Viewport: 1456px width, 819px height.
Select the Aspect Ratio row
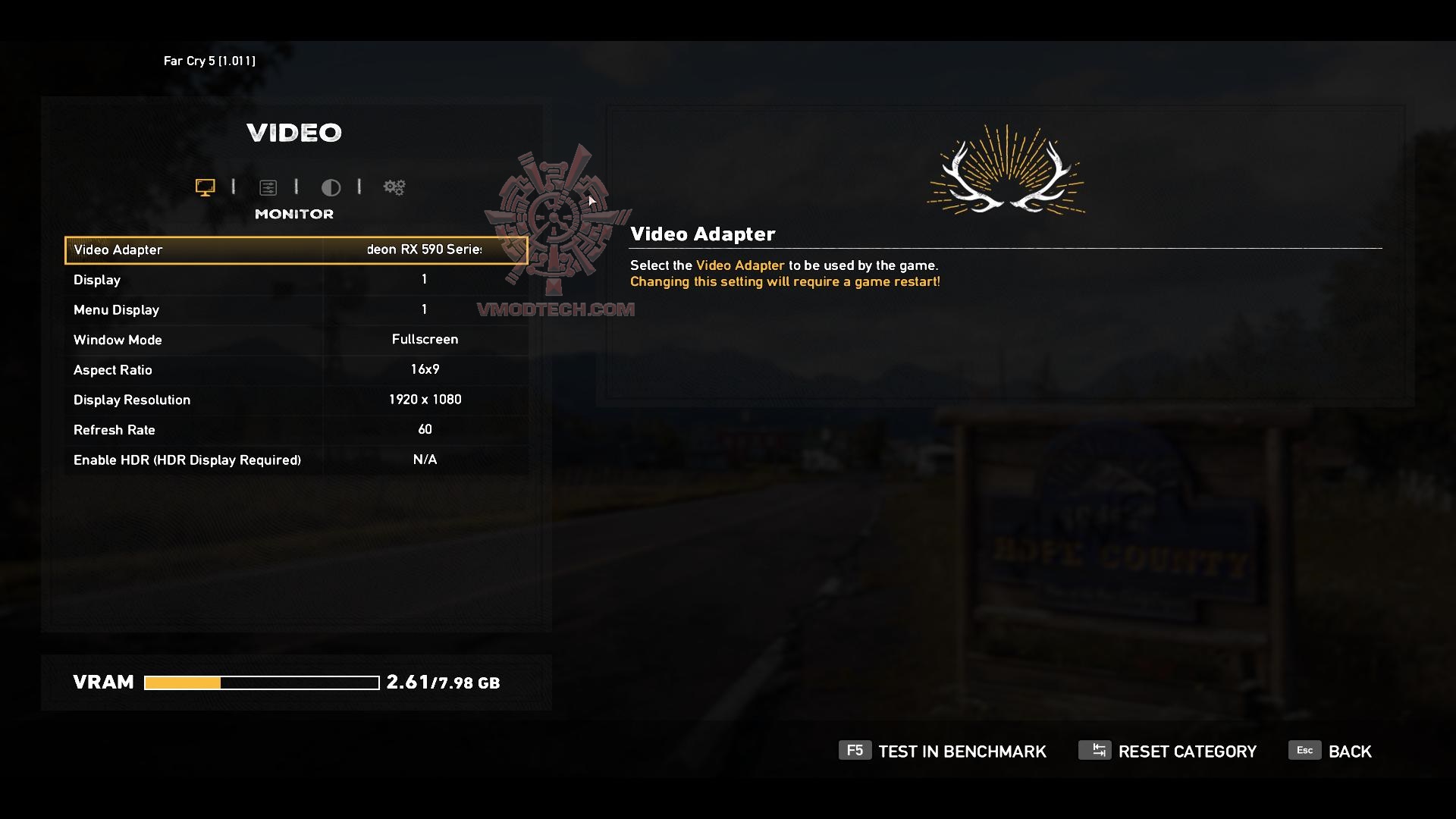pyautogui.click(x=296, y=369)
